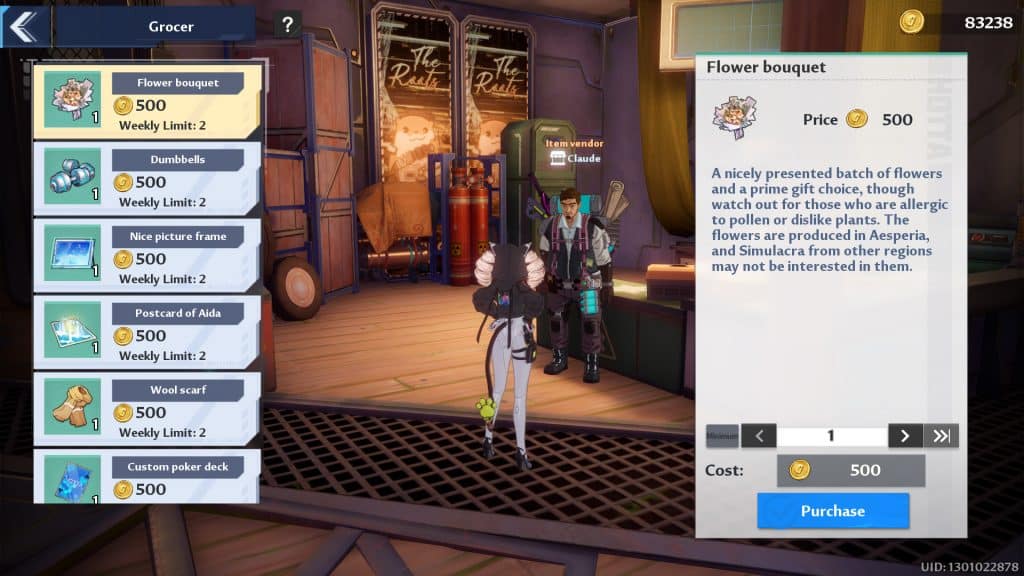This screenshot has height=576, width=1024.
Task: Select the Nice picture frame item
Action: (x=148, y=255)
